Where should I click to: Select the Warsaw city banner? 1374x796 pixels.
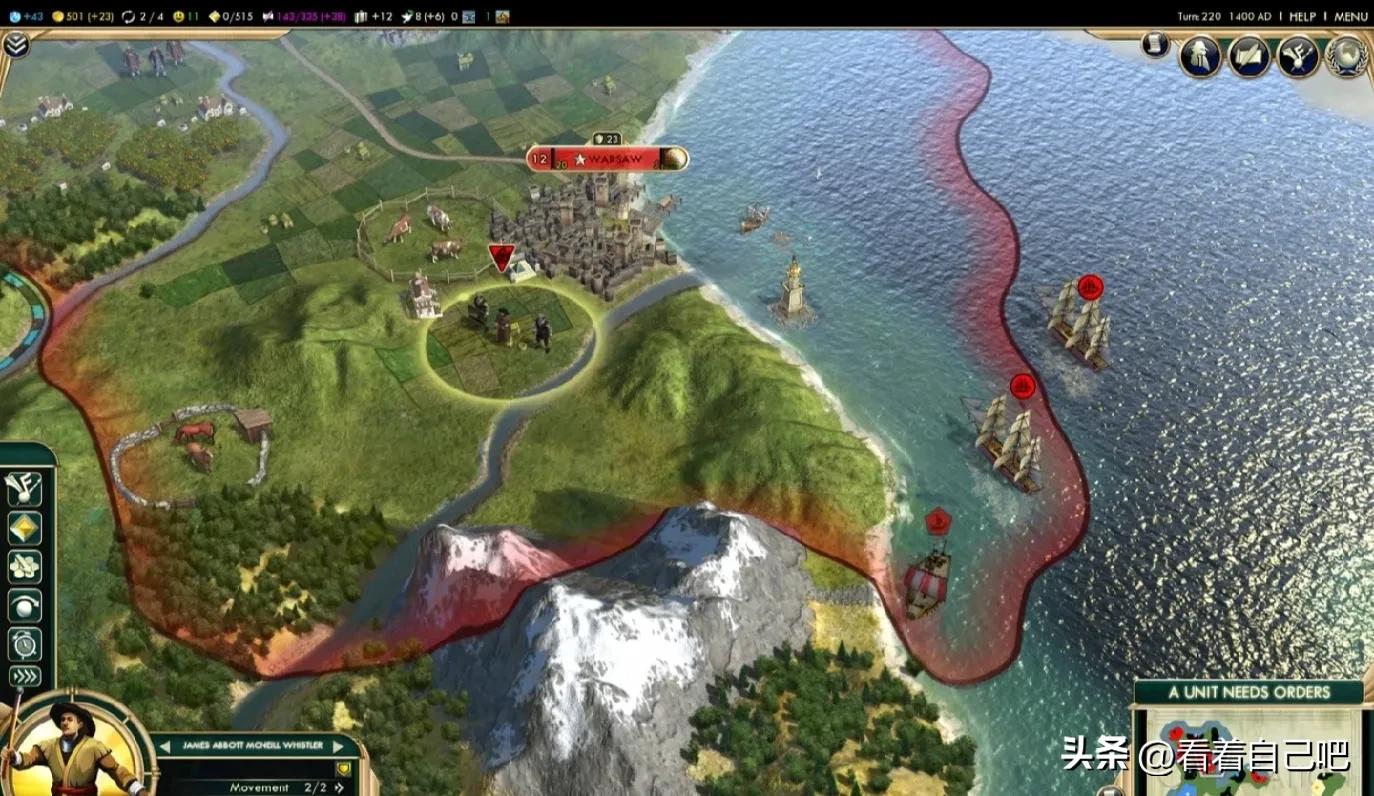(607, 159)
